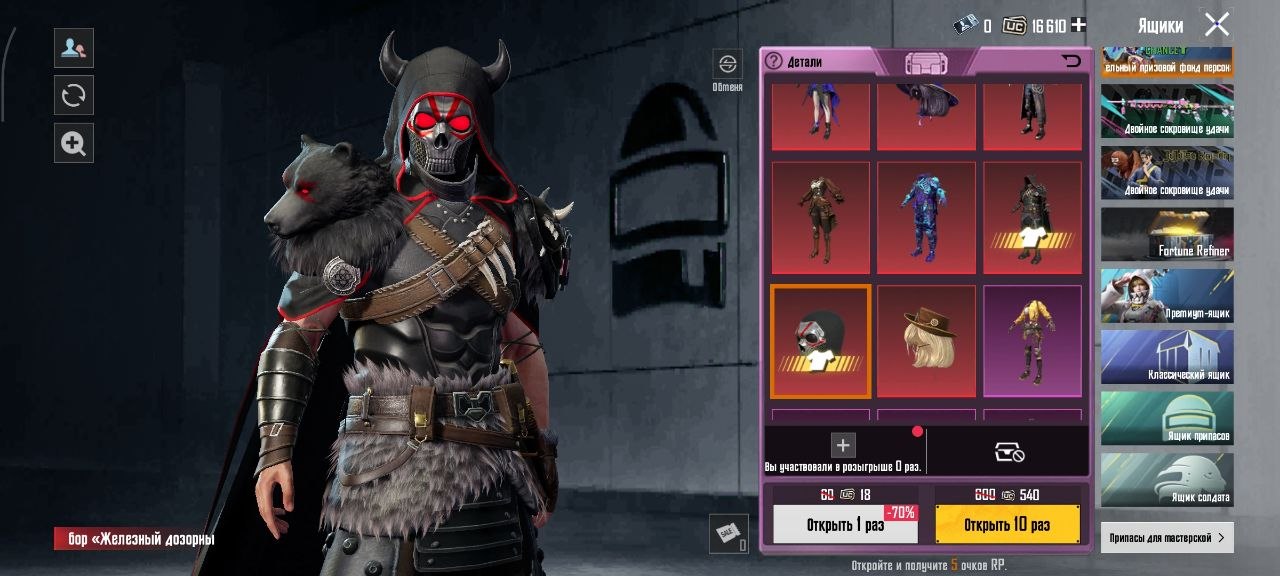Click the back arrow in crate panel

point(1071,62)
